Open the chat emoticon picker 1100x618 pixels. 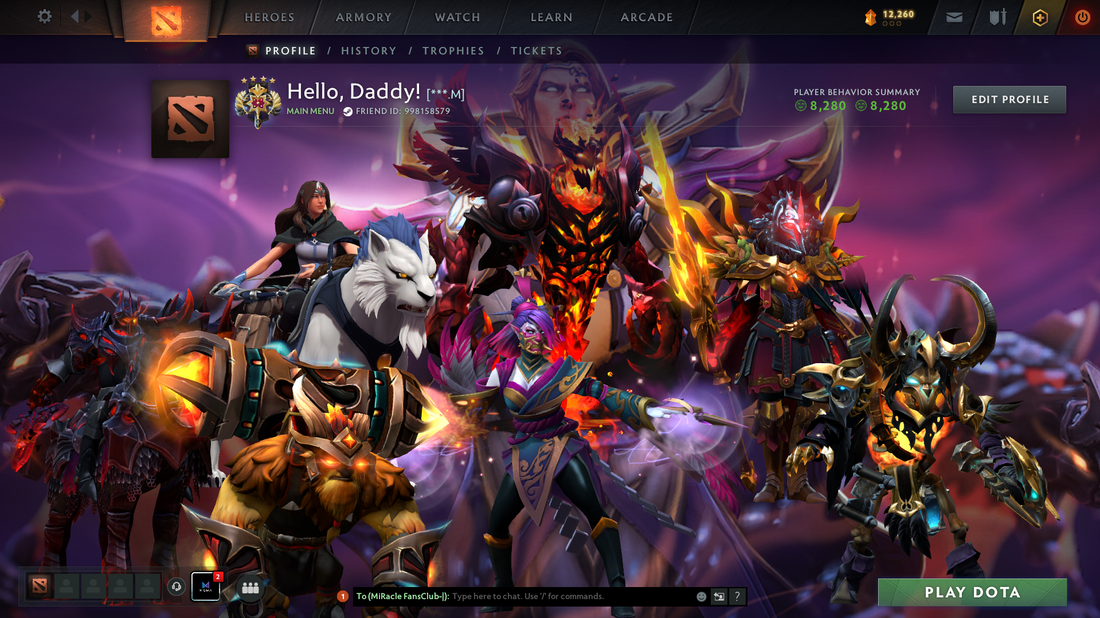click(x=702, y=597)
